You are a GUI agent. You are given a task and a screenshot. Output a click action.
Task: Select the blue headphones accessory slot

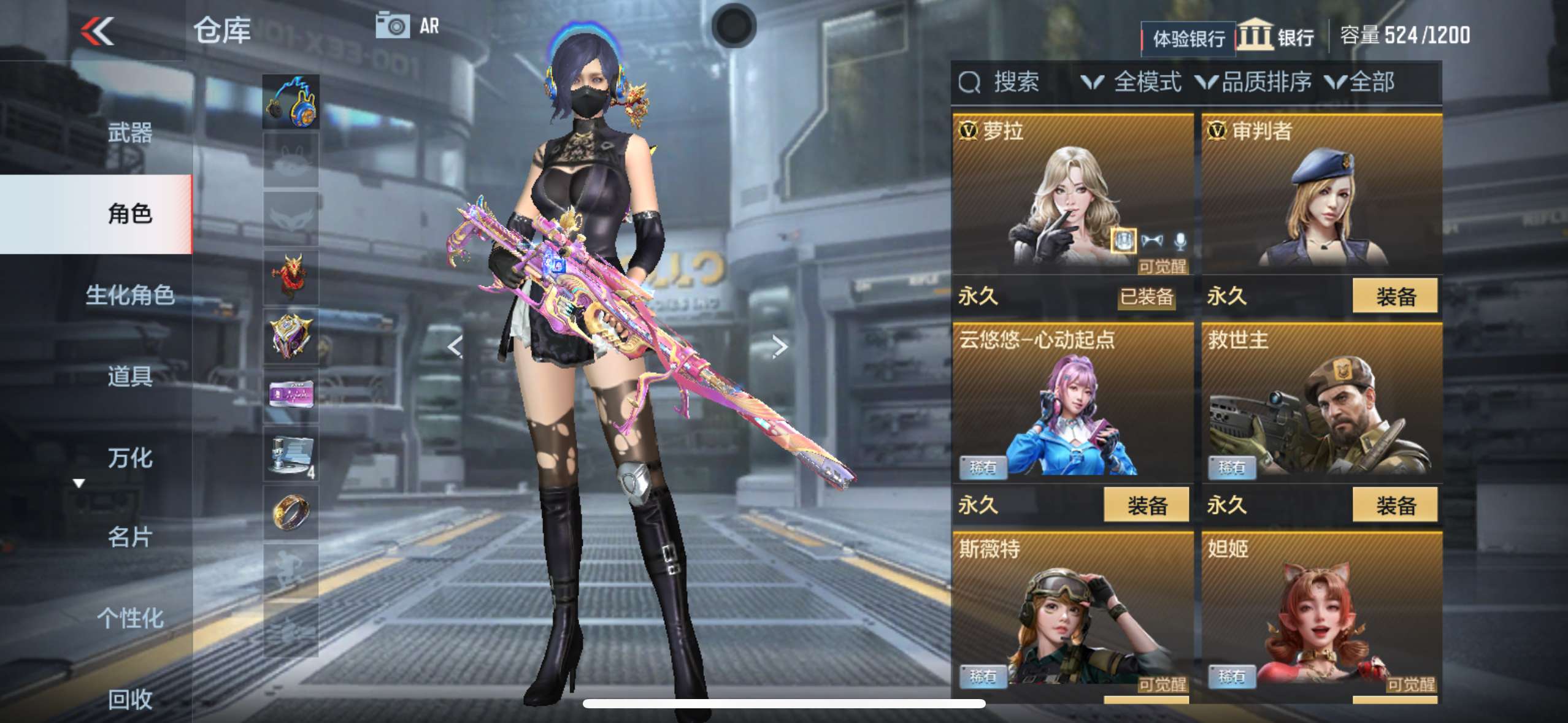click(x=291, y=102)
